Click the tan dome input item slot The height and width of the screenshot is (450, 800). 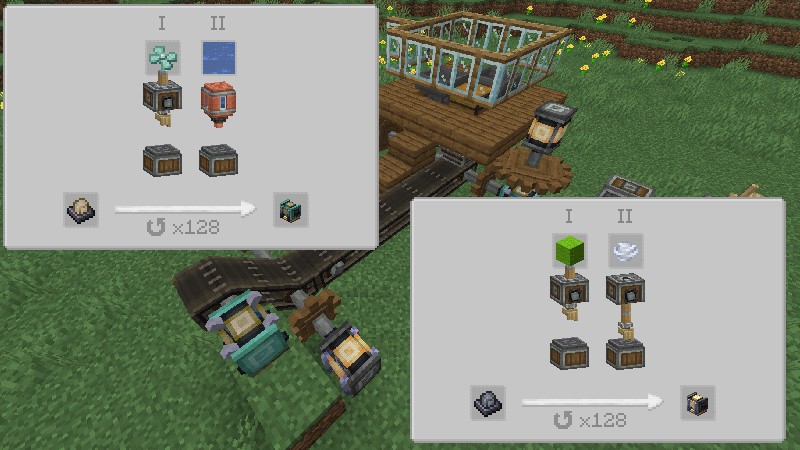(x=81, y=209)
